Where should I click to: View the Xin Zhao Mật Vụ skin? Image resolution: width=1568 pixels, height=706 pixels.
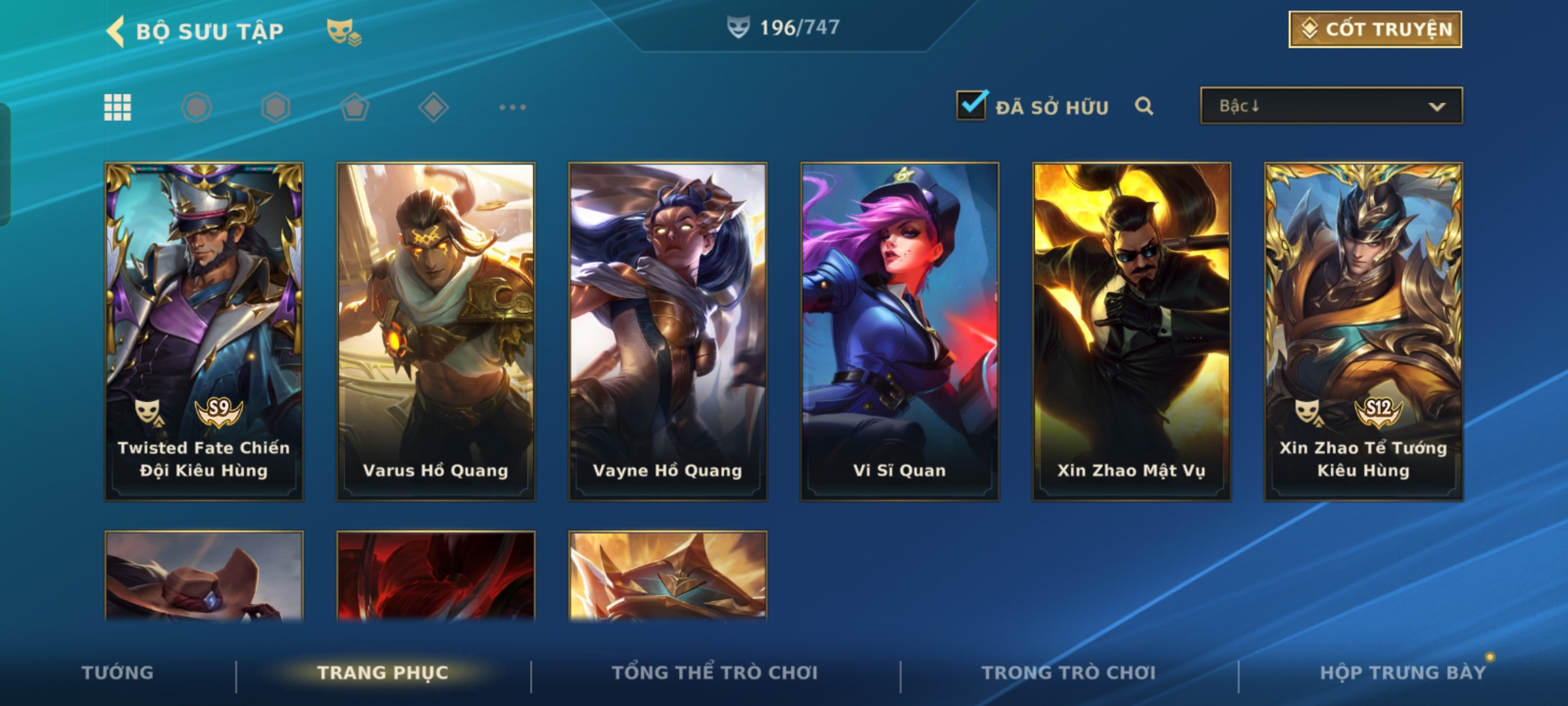tap(1132, 331)
